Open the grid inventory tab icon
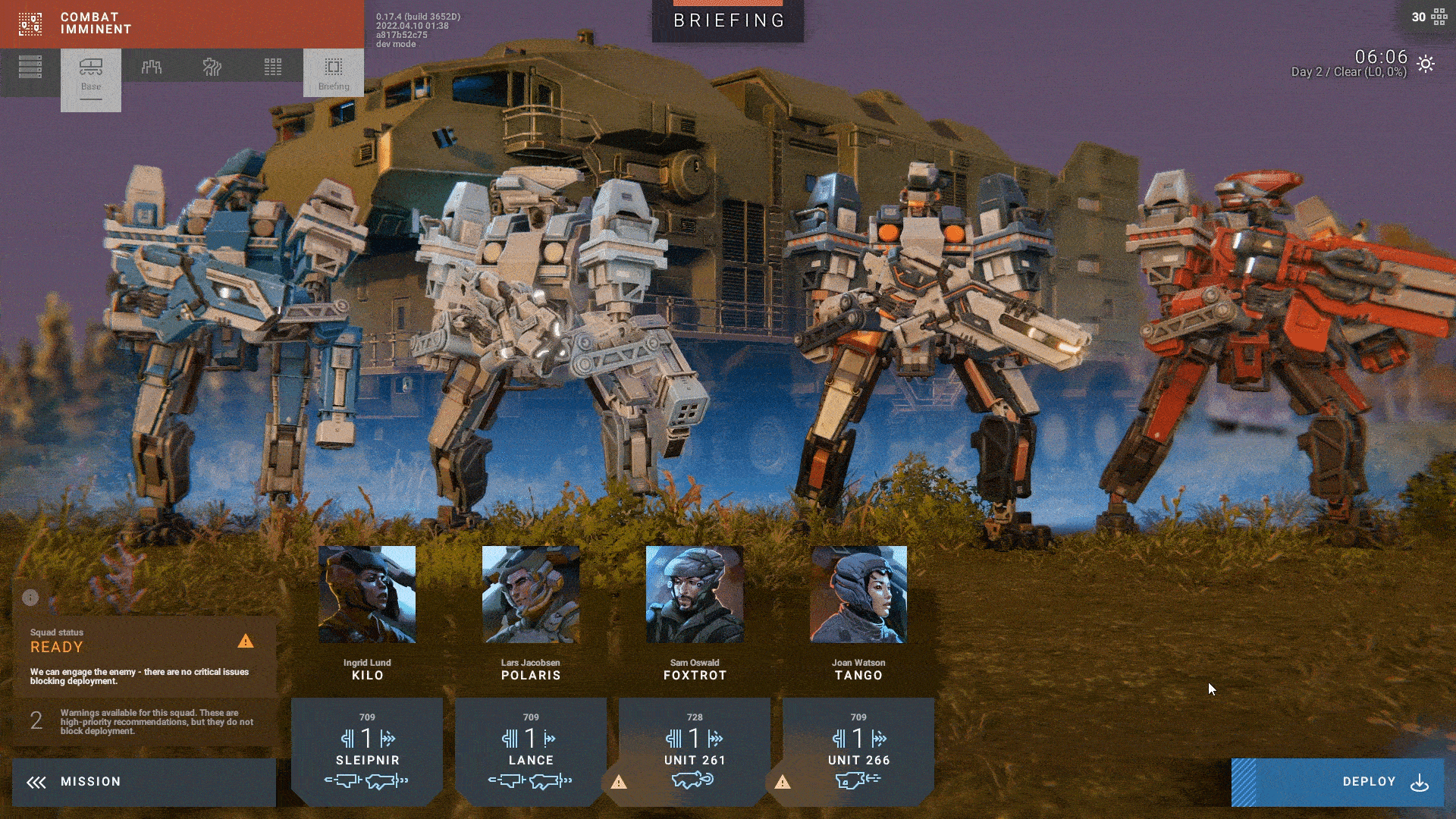This screenshot has height=819, width=1456. (x=273, y=67)
